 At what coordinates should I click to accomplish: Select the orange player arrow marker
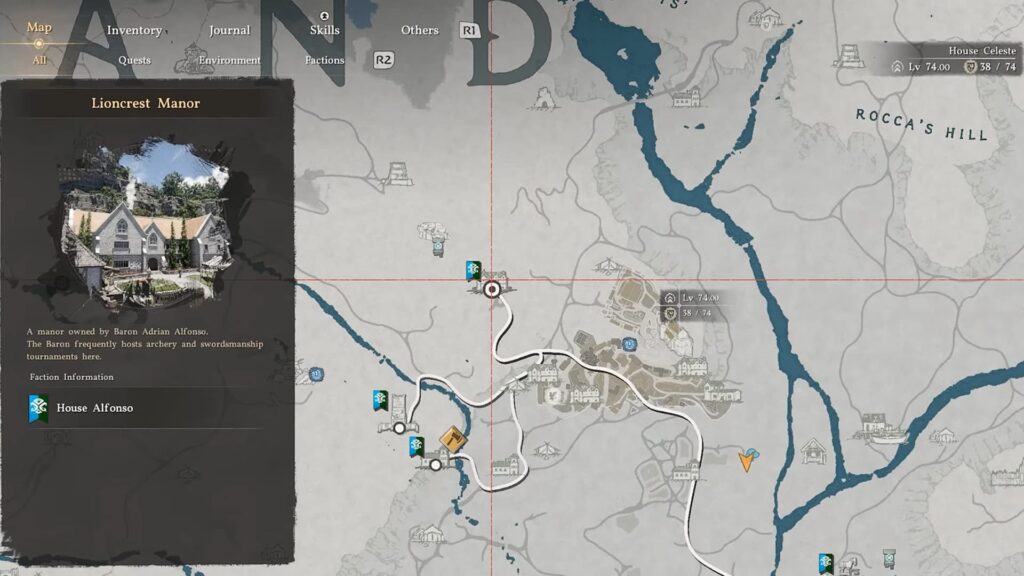click(x=747, y=459)
